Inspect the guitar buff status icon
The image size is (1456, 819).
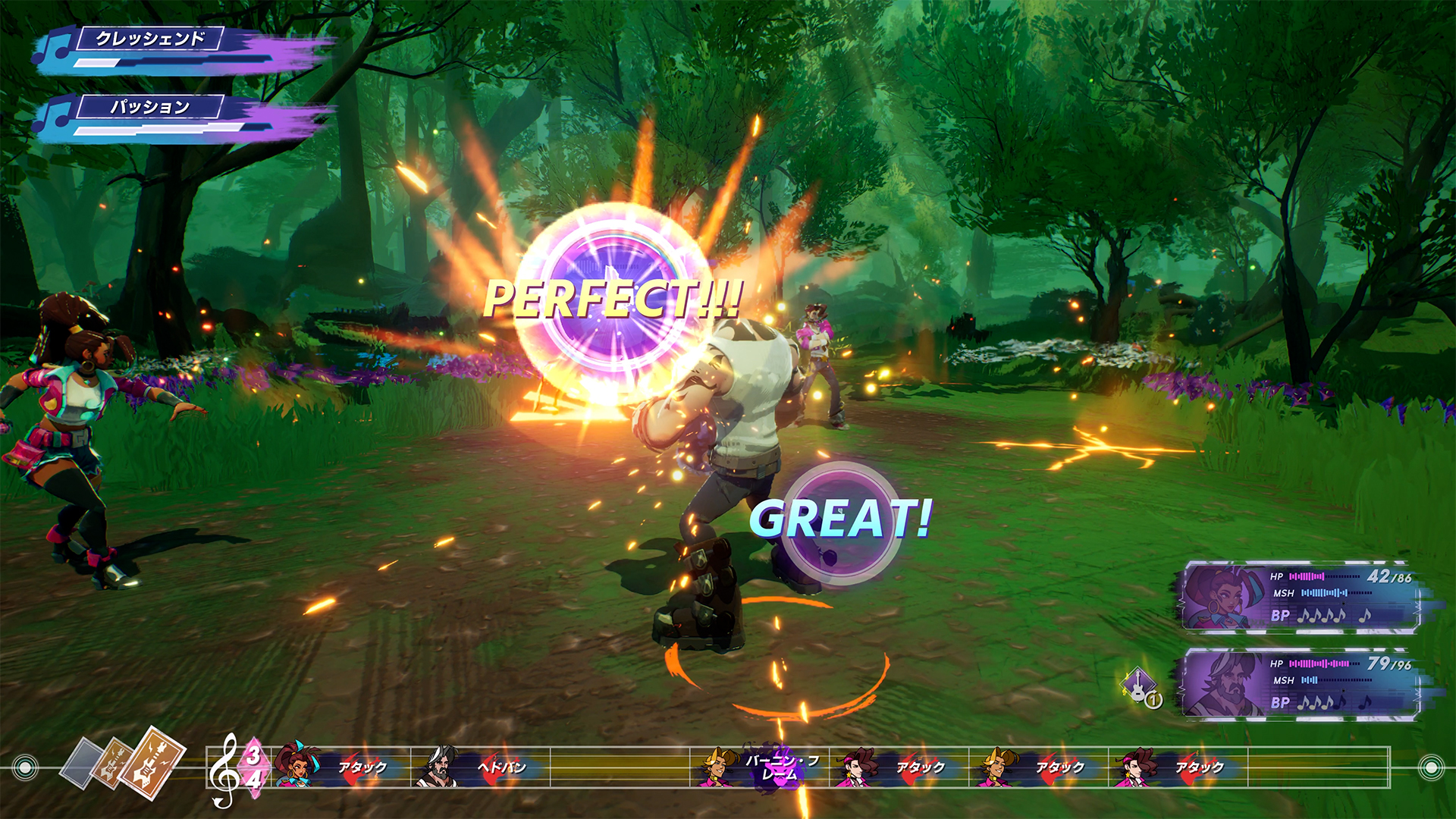pyautogui.click(x=1139, y=686)
